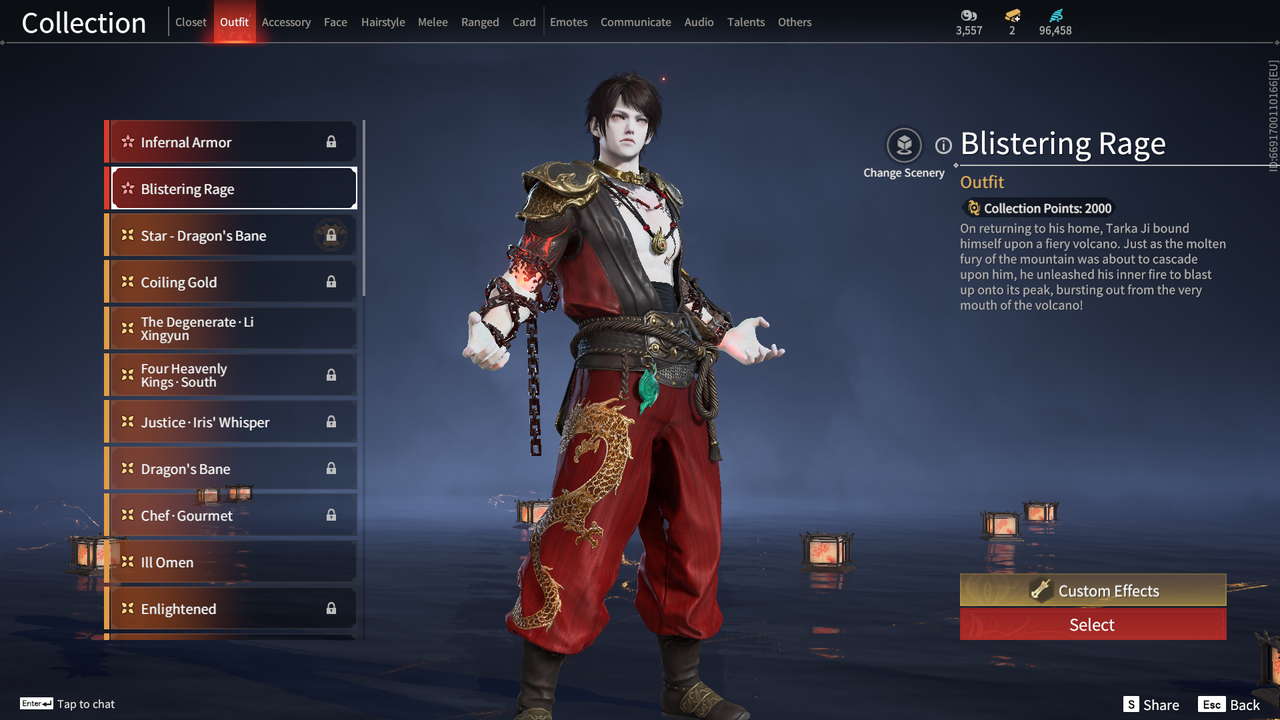The width and height of the screenshot is (1280, 720).
Task: Open the Emotes tab
Action: (x=569, y=22)
